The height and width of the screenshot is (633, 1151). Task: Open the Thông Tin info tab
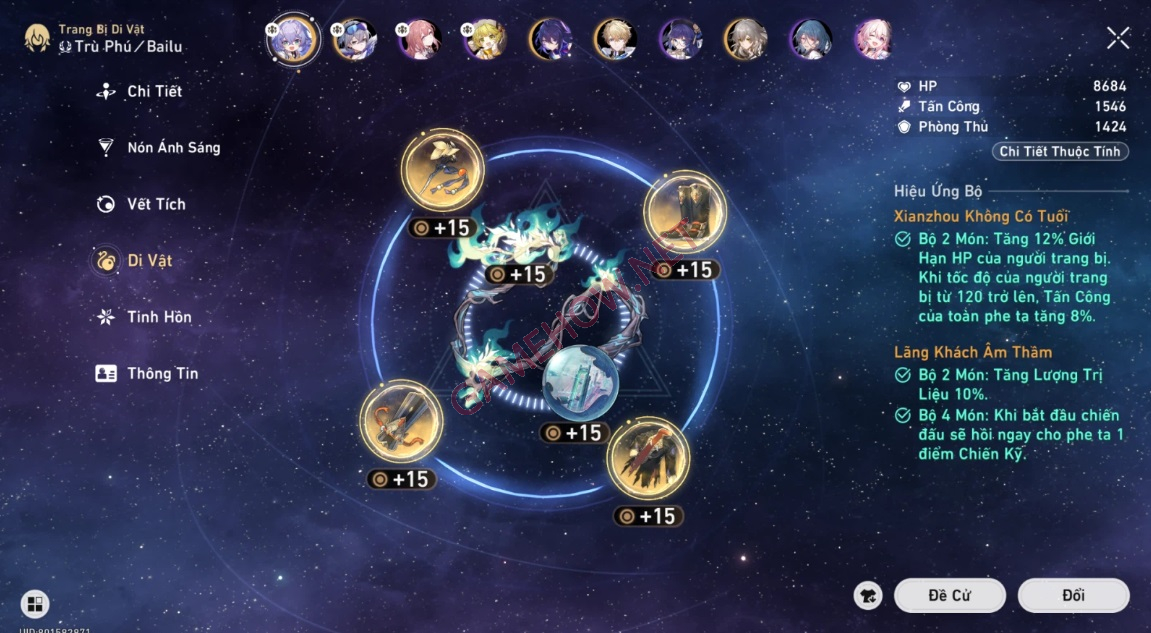[162, 374]
